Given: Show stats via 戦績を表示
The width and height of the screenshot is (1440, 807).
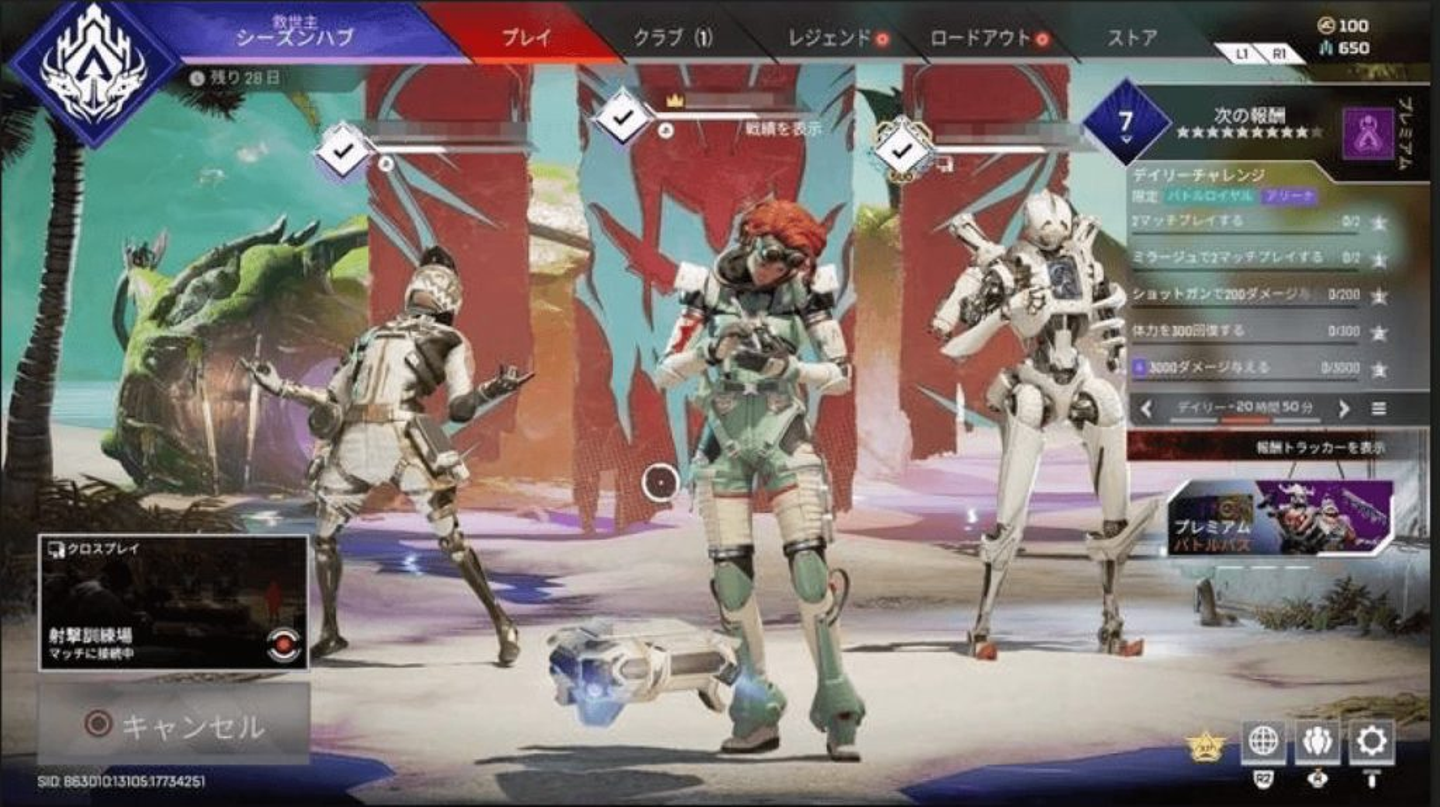Looking at the screenshot, I should [783, 128].
